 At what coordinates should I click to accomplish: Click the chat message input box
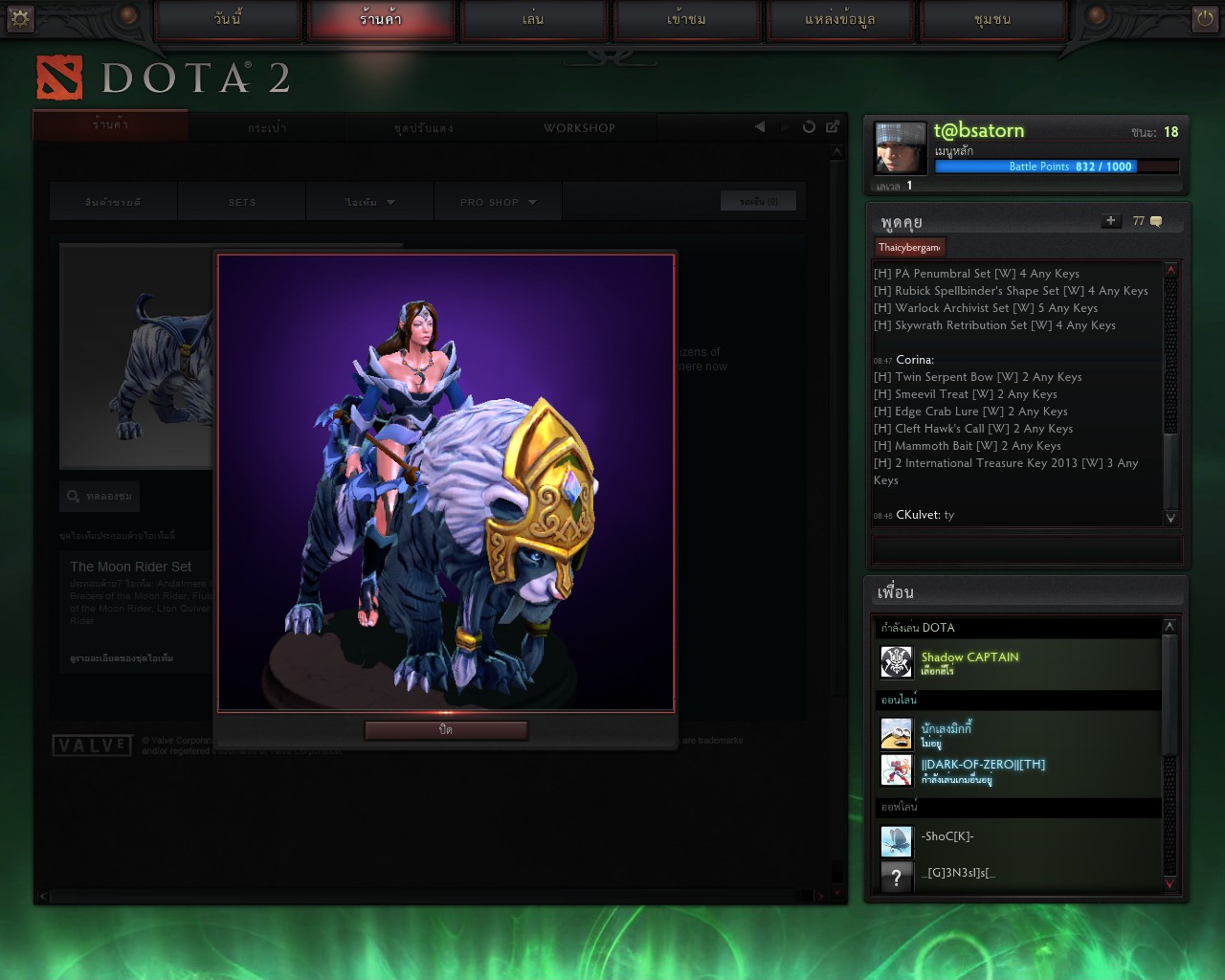(x=1027, y=549)
